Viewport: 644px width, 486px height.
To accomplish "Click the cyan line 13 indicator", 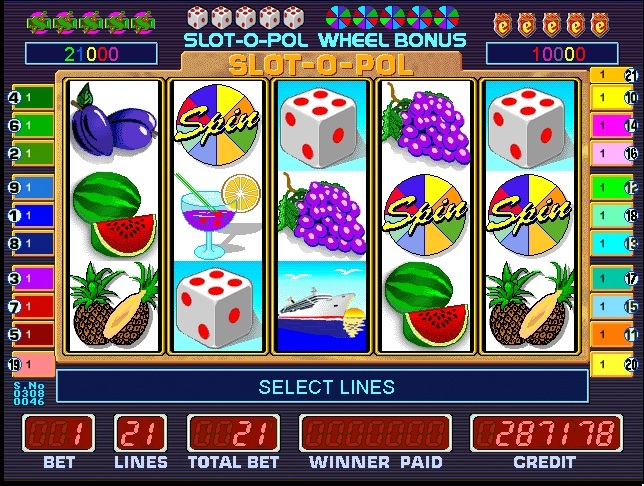I will pos(614,243).
